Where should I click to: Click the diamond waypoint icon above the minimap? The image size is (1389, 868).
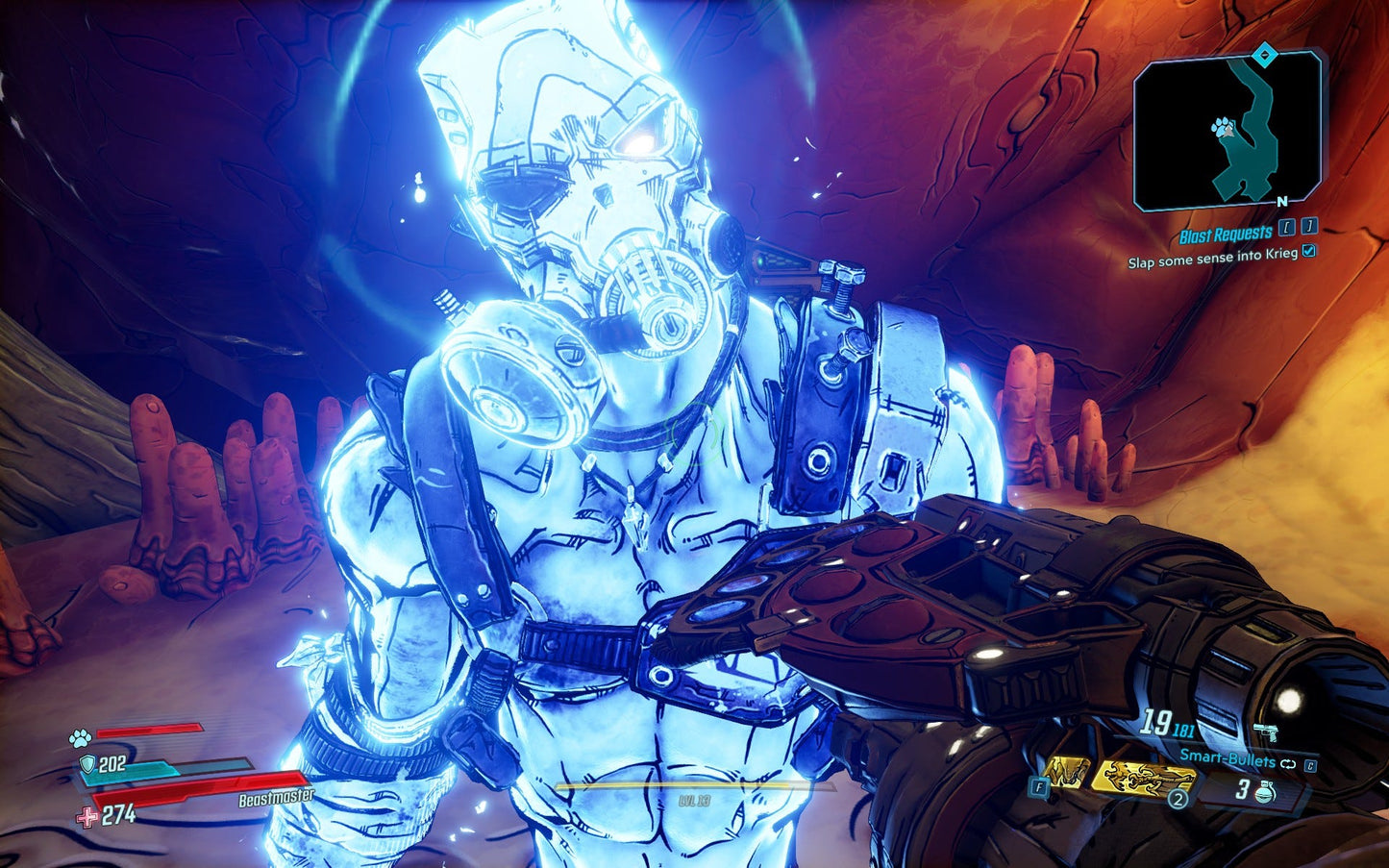1264,56
